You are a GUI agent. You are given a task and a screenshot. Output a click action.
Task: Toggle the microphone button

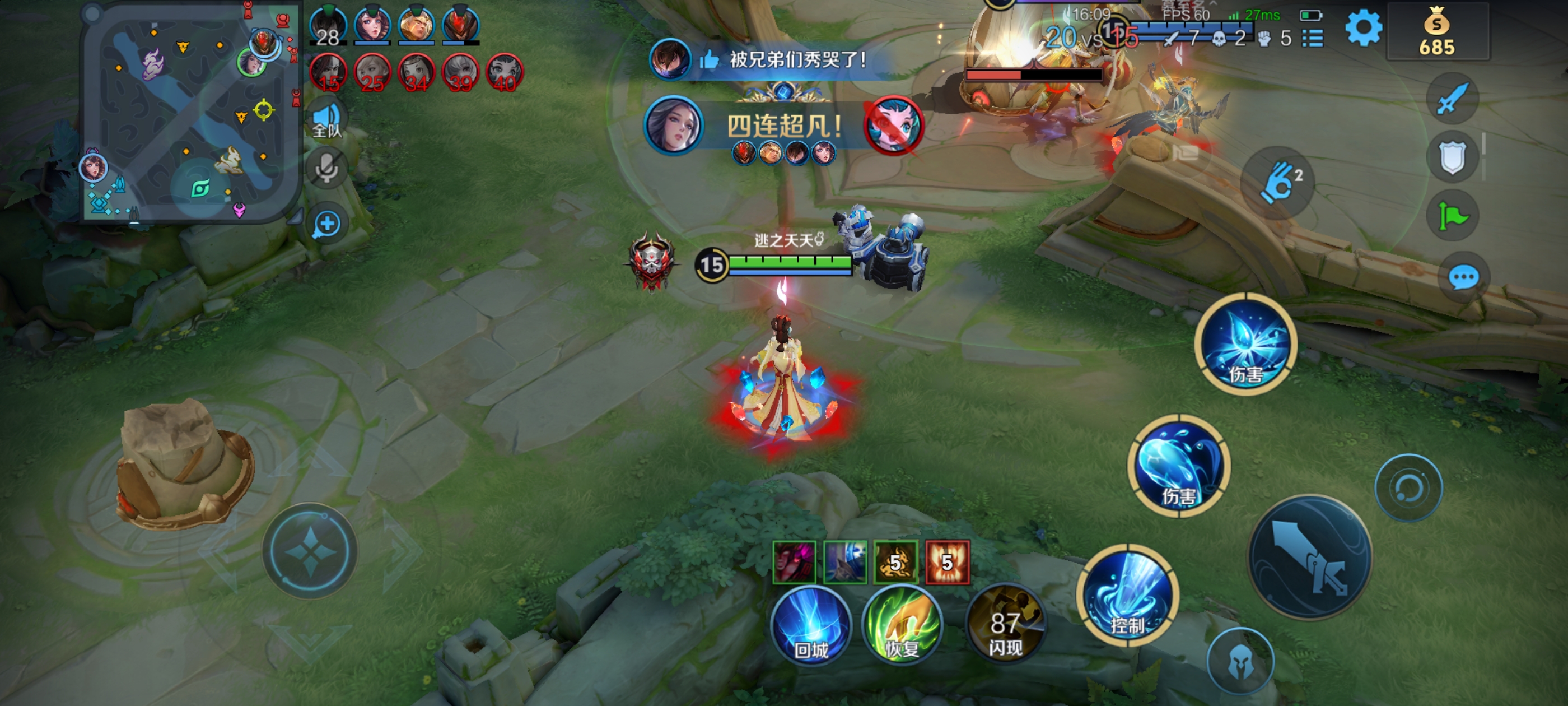(x=327, y=168)
